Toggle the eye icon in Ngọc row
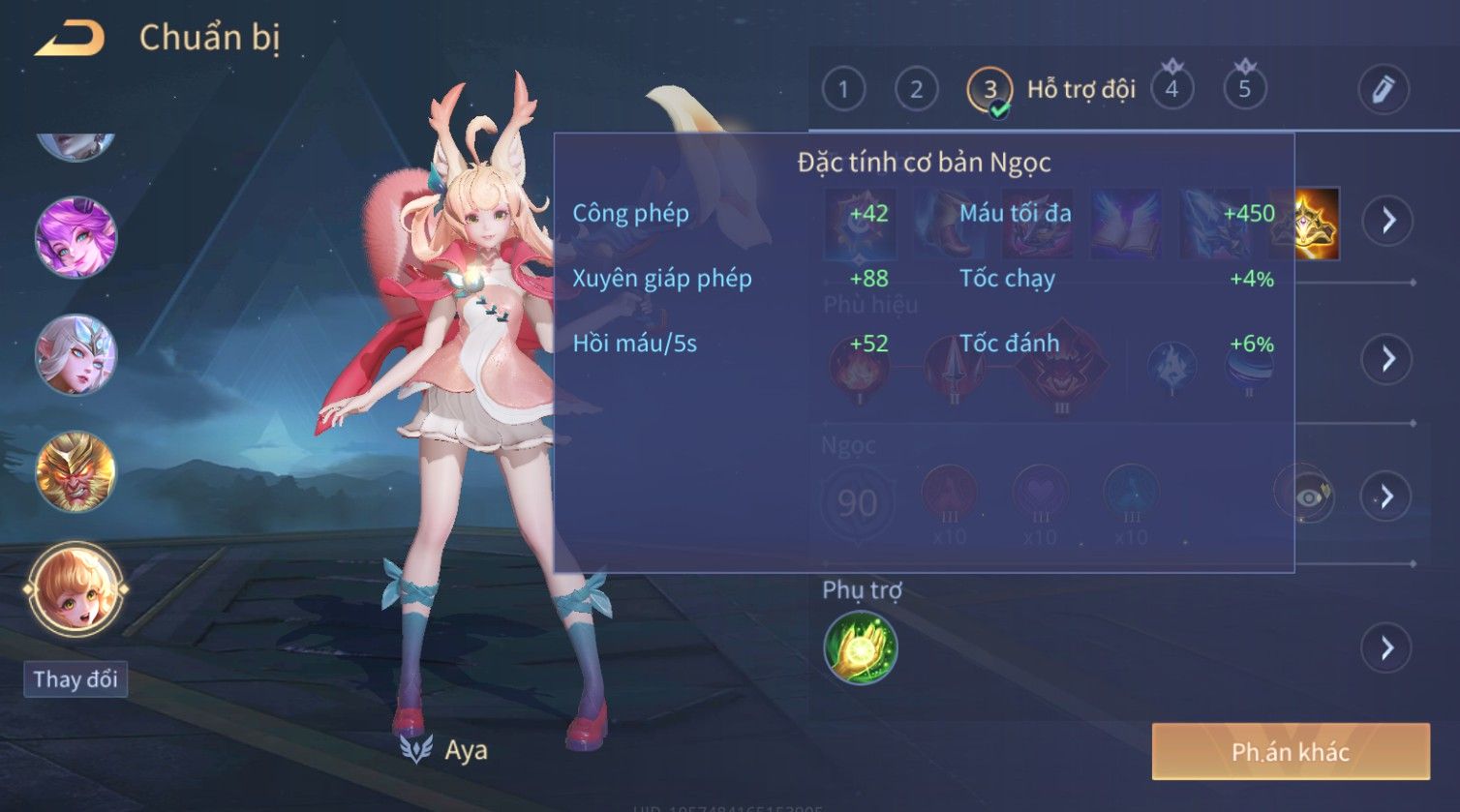 click(1307, 496)
